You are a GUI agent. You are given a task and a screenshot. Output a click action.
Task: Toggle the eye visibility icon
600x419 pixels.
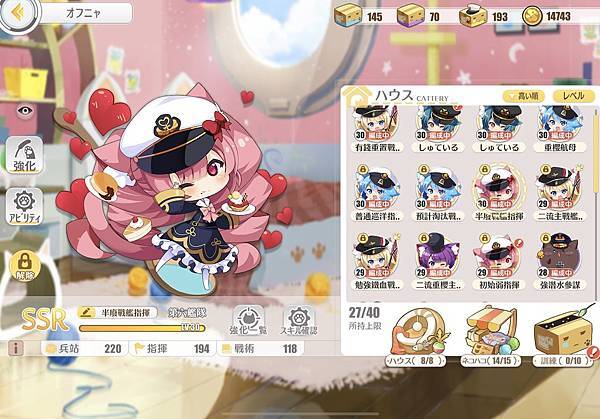click(23, 112)
